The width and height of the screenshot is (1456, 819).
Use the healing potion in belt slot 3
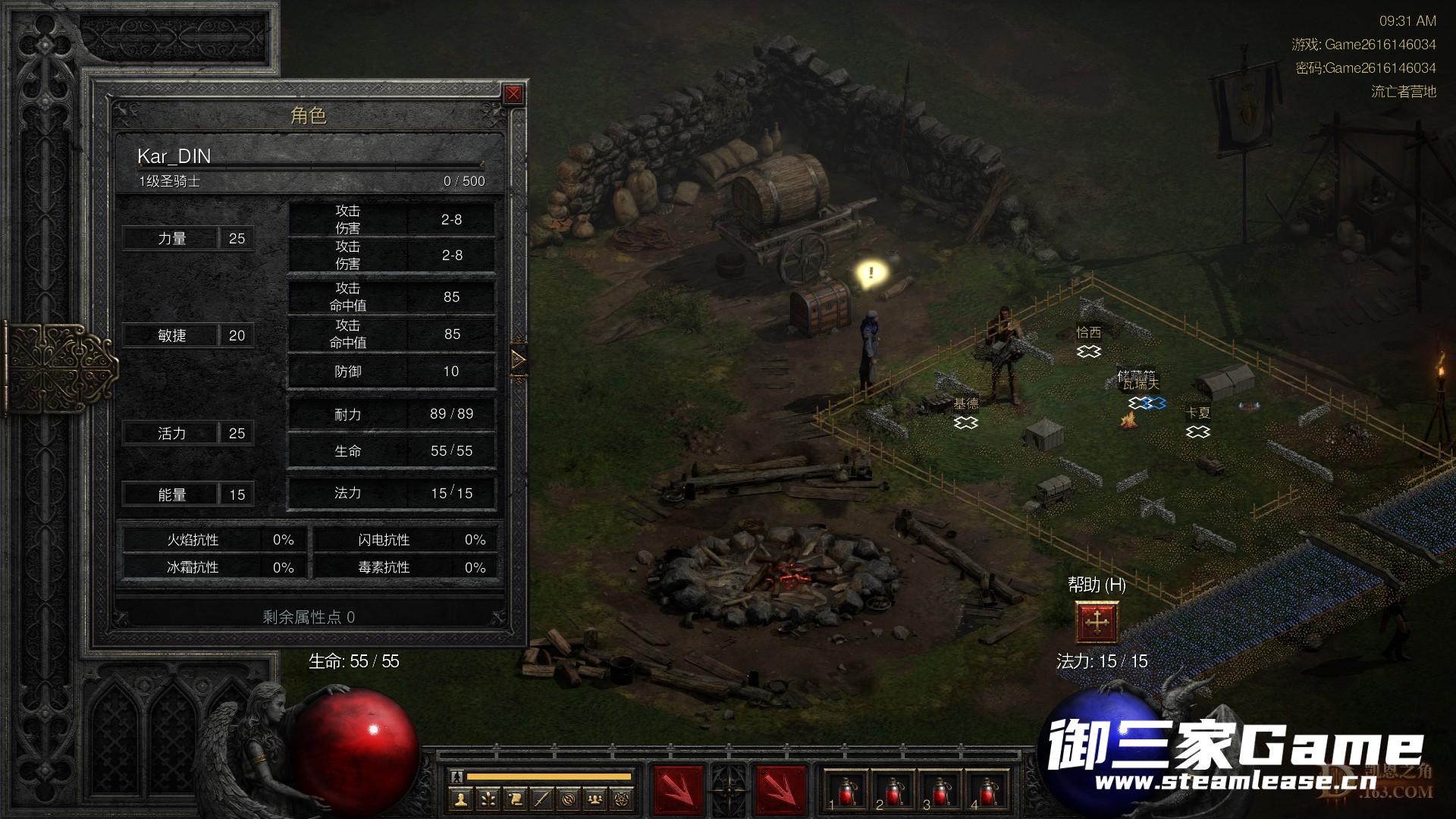940,791
